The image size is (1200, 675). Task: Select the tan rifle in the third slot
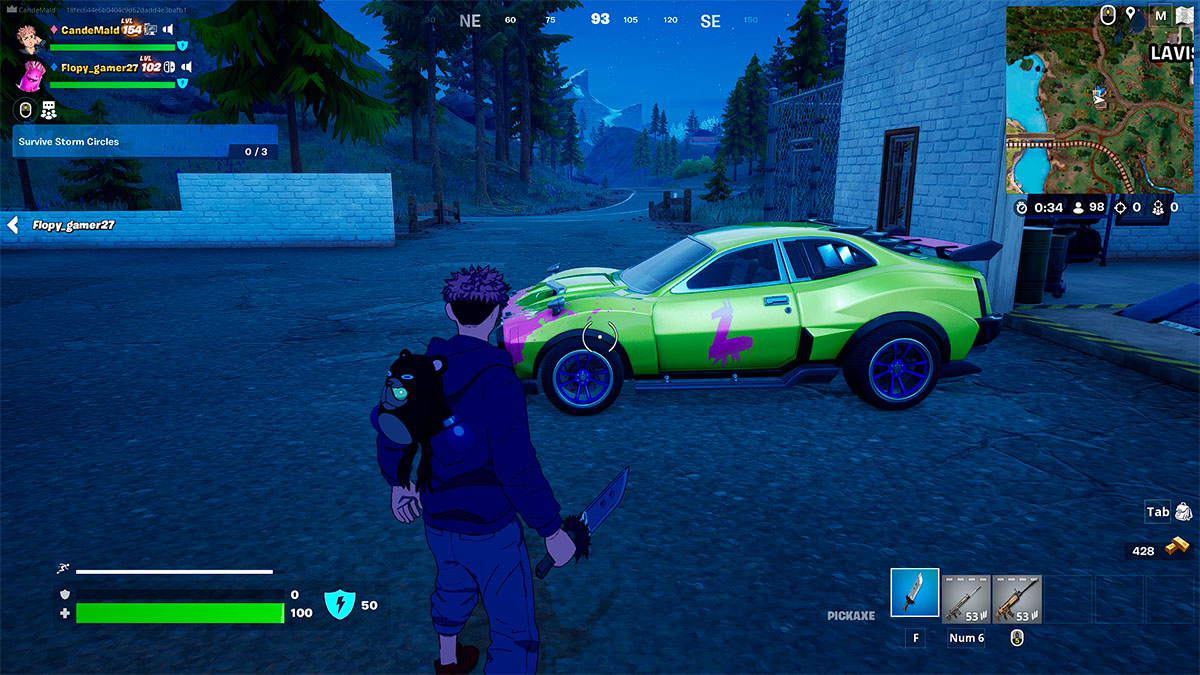coord(1017,598)
